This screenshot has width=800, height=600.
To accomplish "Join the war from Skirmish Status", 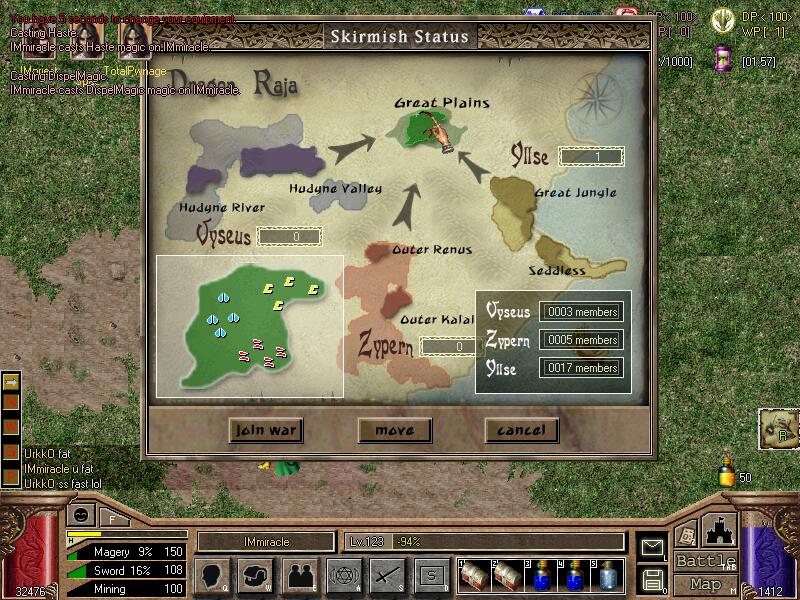I will click(265, 430).
